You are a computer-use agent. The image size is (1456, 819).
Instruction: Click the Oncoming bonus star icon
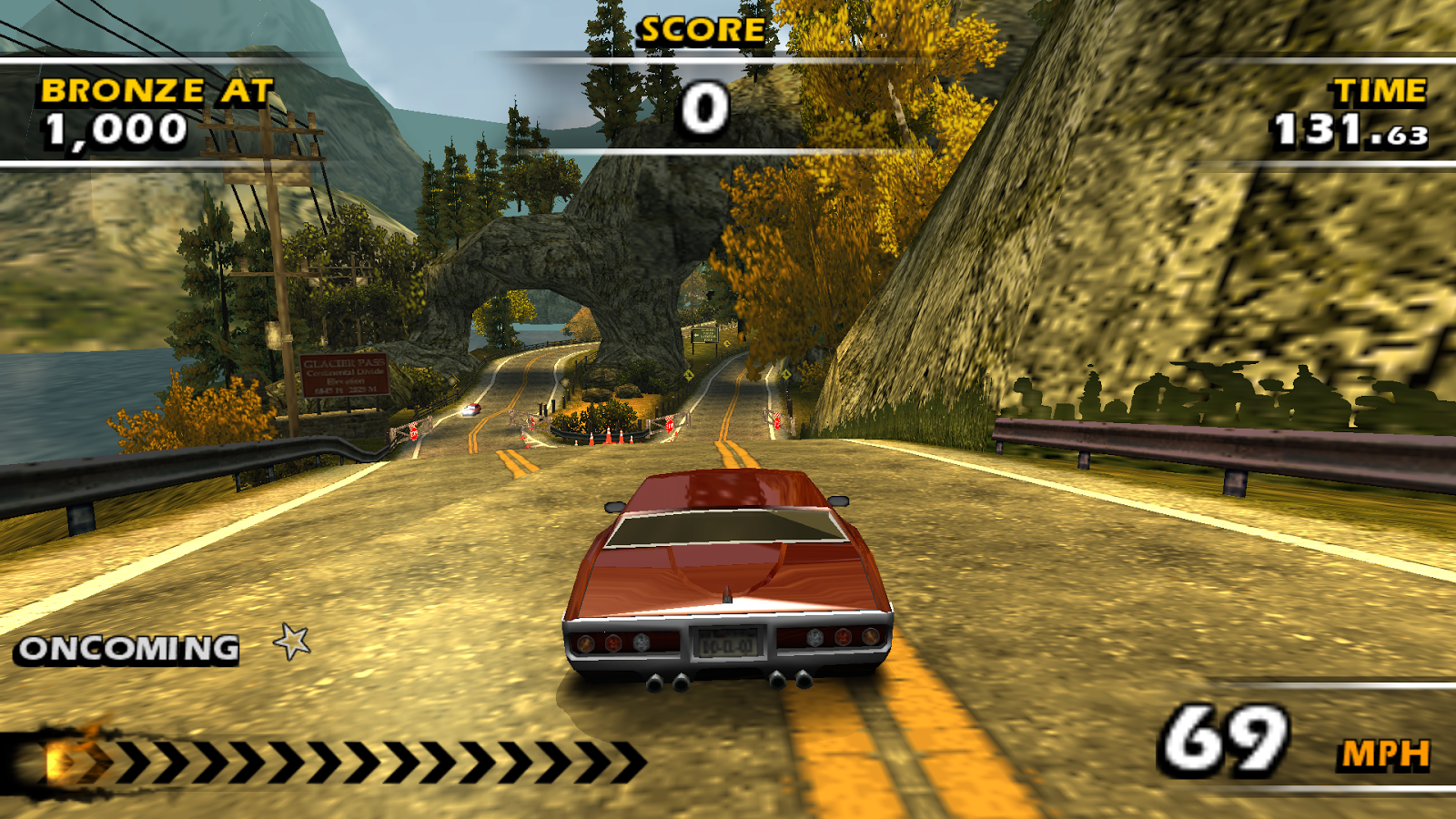292,642
